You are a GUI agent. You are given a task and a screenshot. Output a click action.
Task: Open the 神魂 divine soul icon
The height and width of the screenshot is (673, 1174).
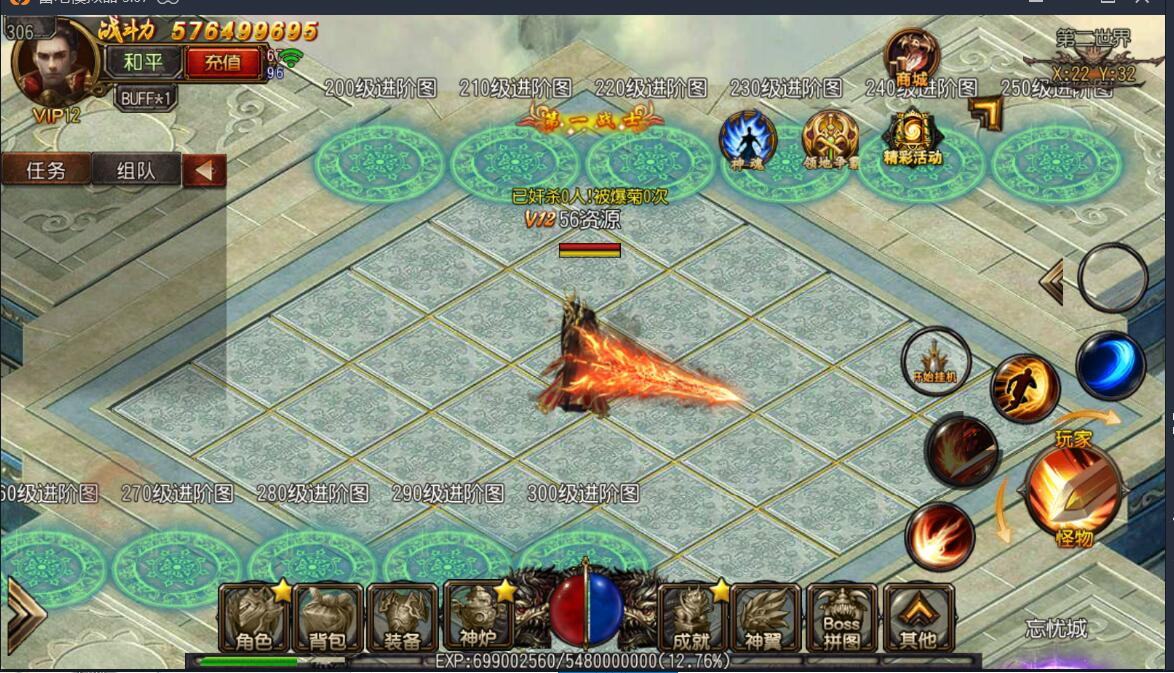coord(747,139)
